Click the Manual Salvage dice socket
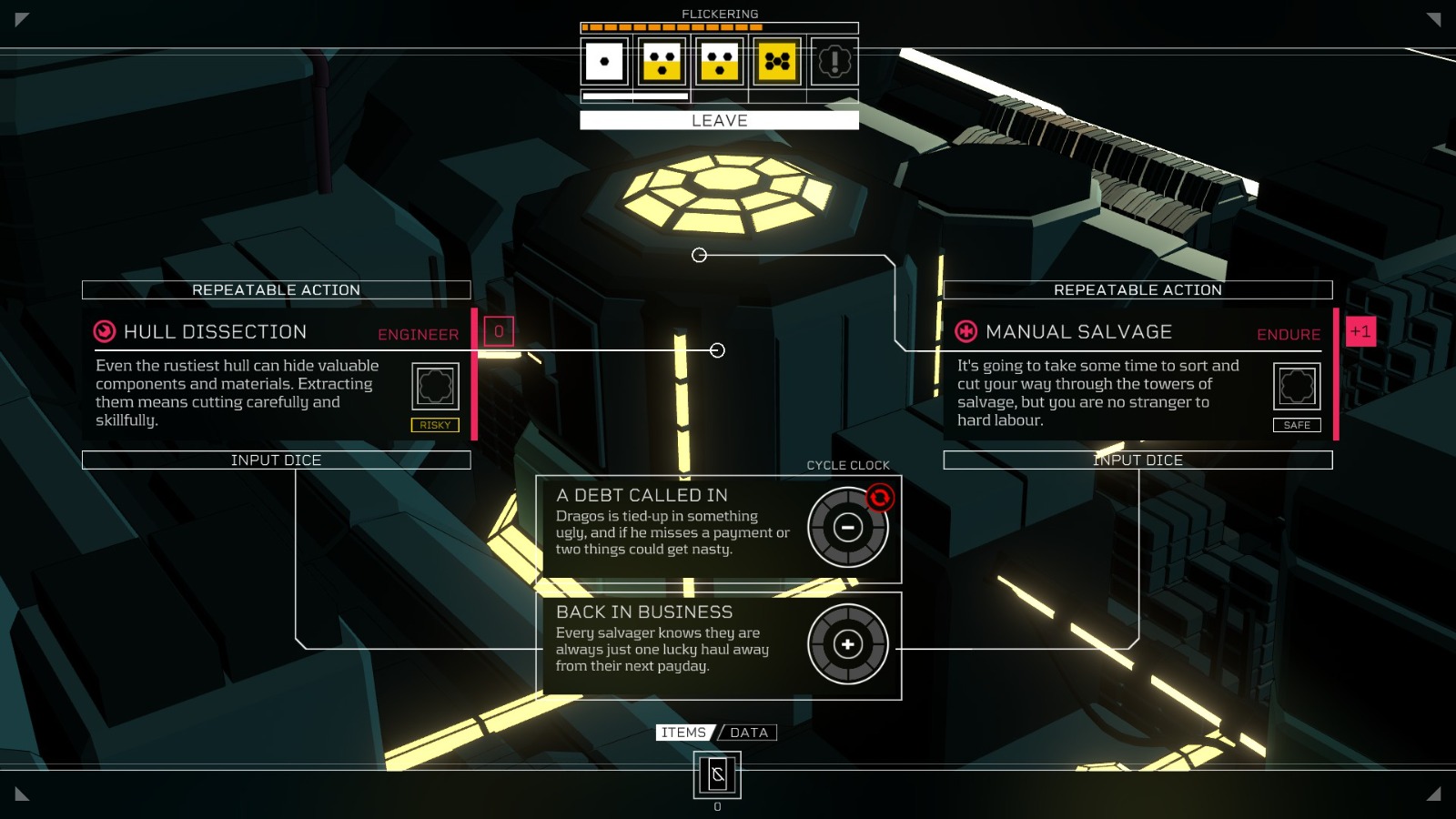Viewport: 1456px width, 819px height. point(1297,386)
